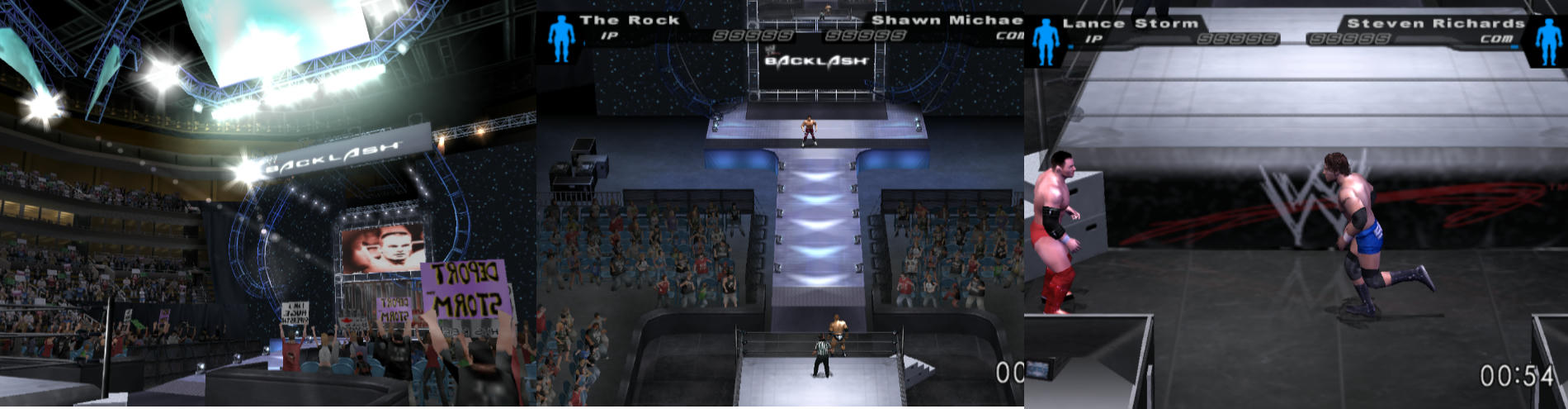The height and width of the screenshot is (409, 1568).
Task: Select Lance Storm's blue body damage icon
Action: tap(1046, 40)
